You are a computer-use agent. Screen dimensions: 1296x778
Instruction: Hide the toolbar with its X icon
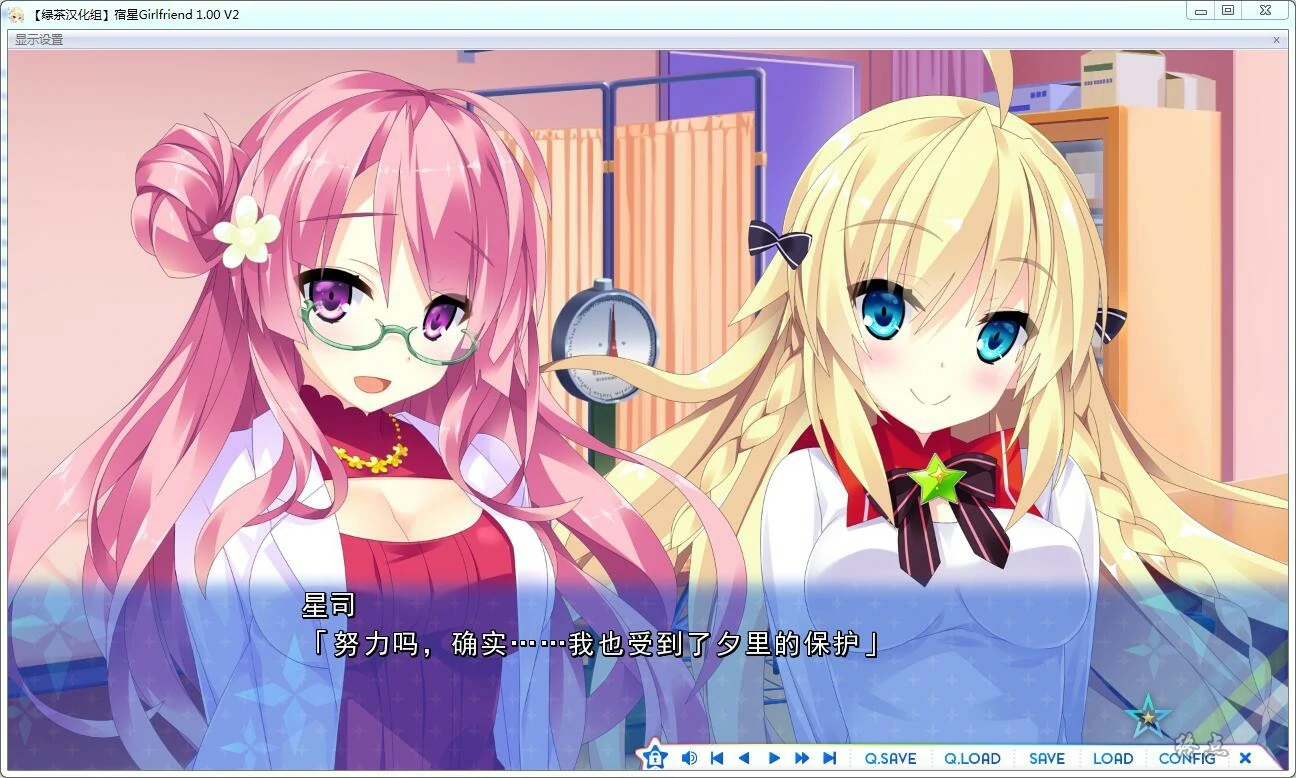(x=1245, y=757)
